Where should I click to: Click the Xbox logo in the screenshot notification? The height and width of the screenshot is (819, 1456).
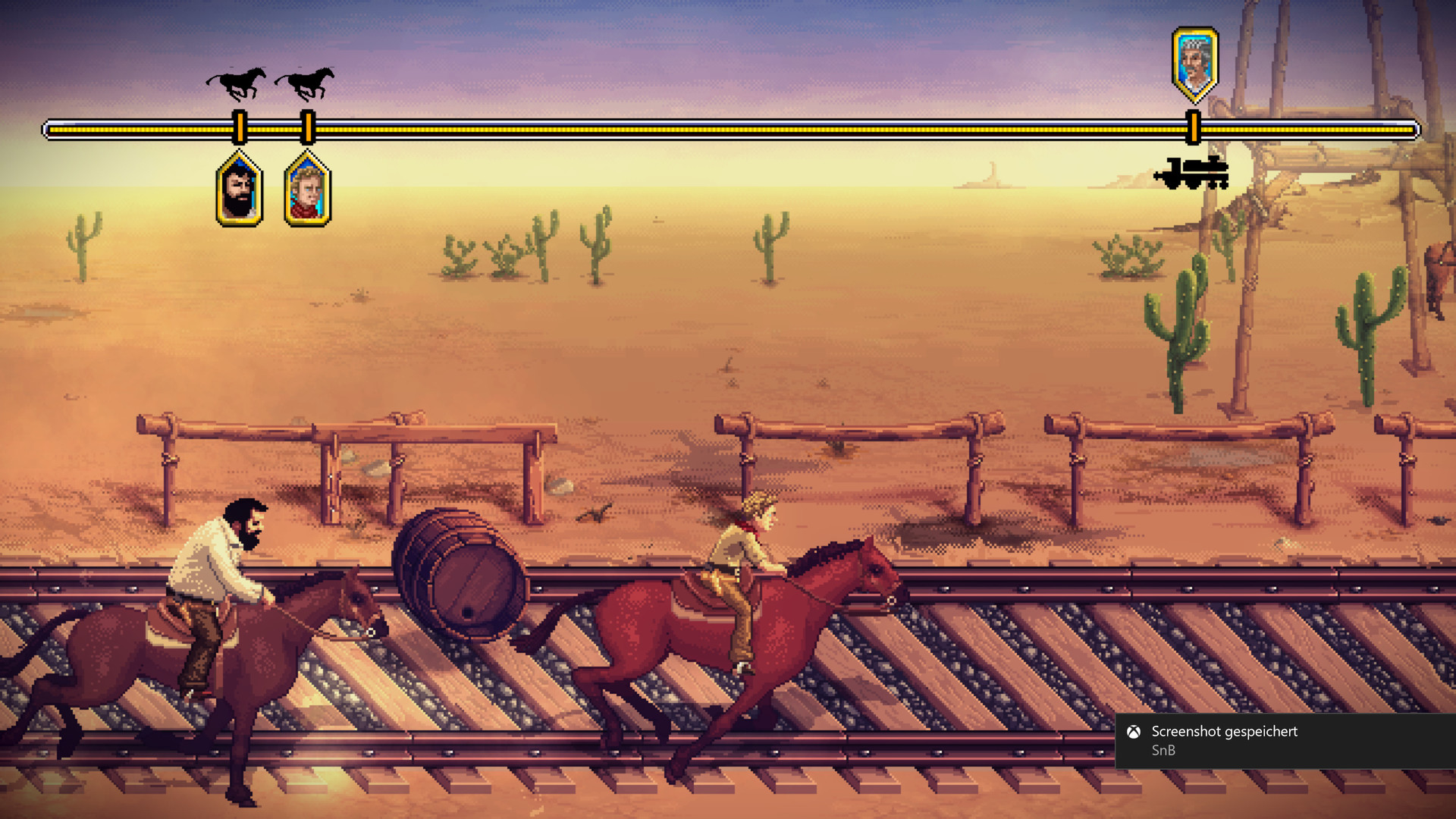1132,733
